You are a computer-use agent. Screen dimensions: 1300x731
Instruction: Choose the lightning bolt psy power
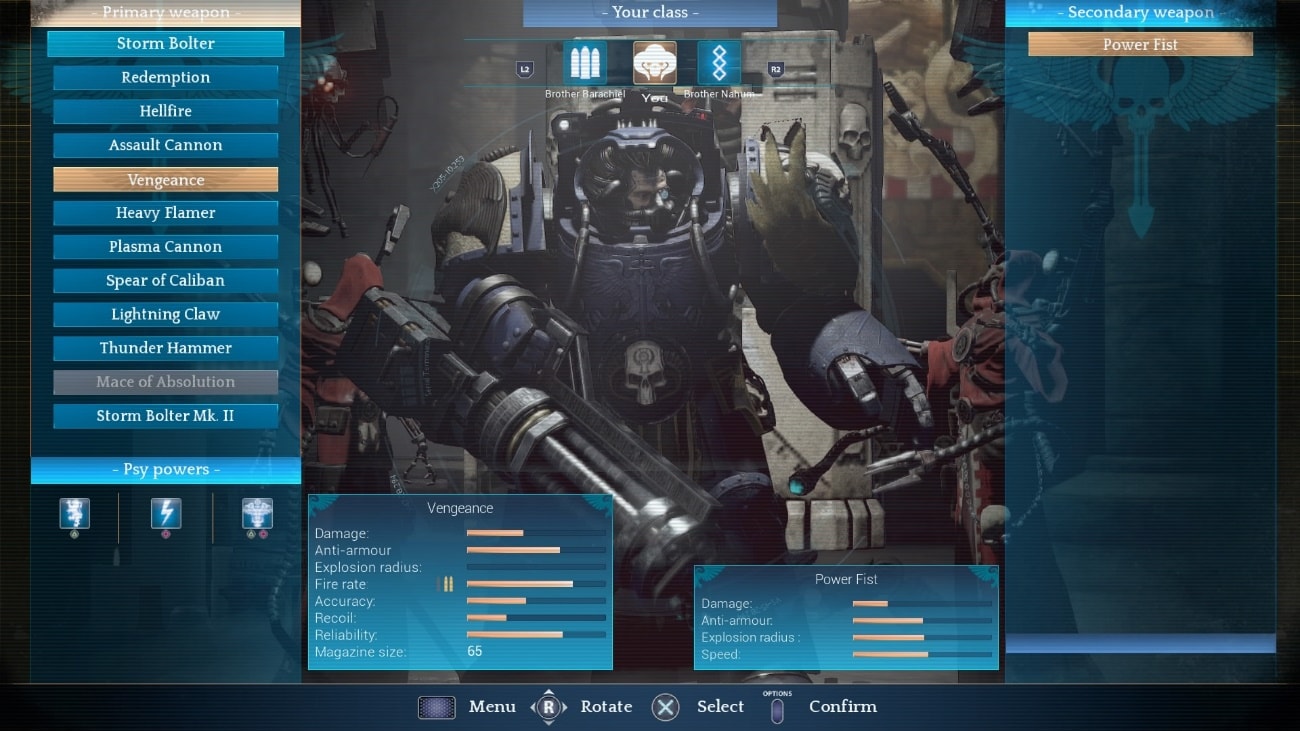point(166,514)
